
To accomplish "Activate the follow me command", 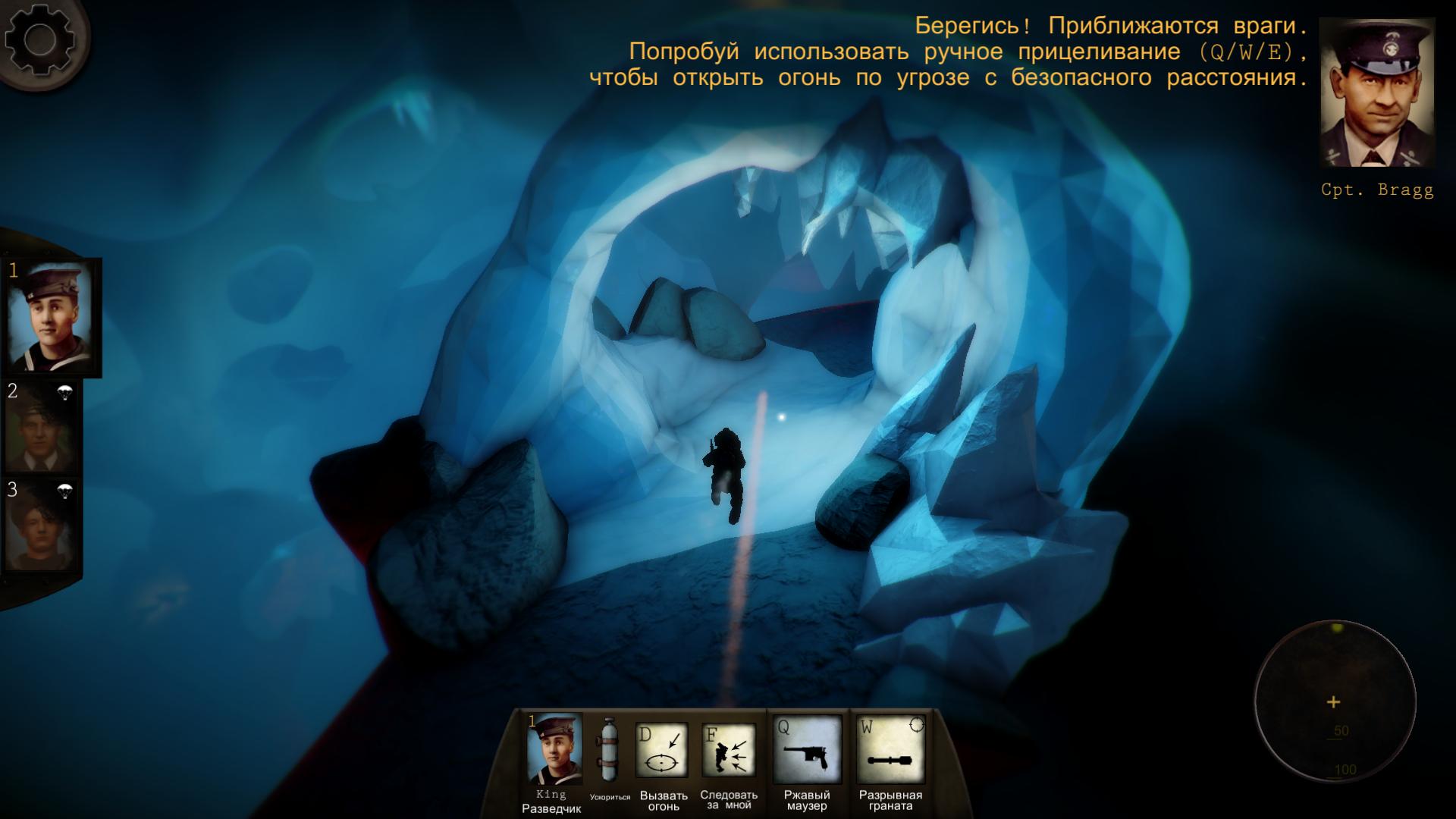I will 728,750.
